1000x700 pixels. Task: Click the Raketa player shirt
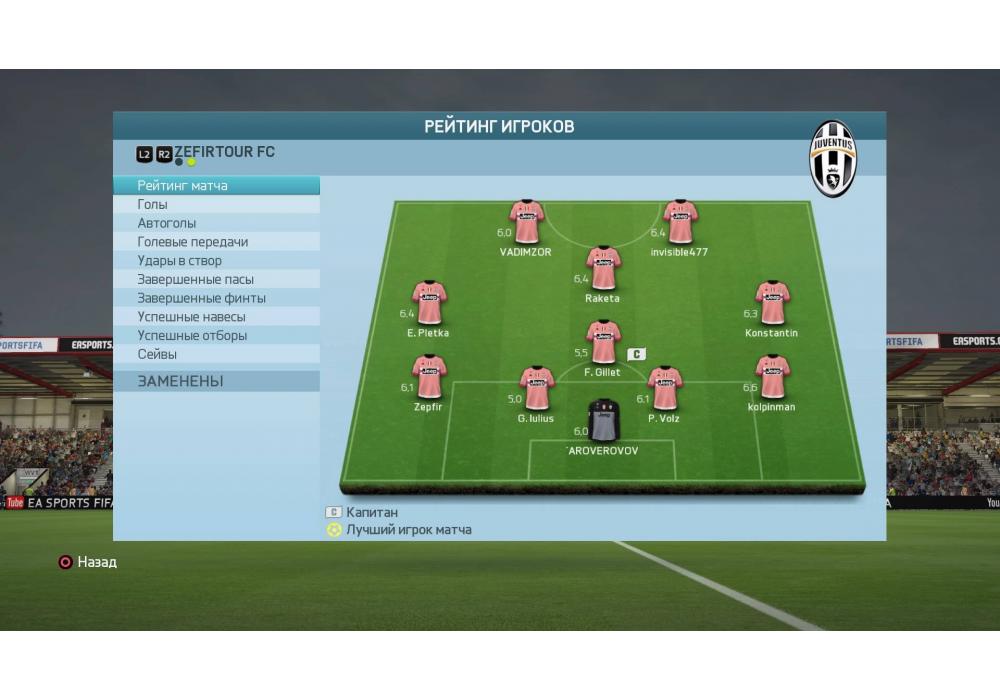603,268
